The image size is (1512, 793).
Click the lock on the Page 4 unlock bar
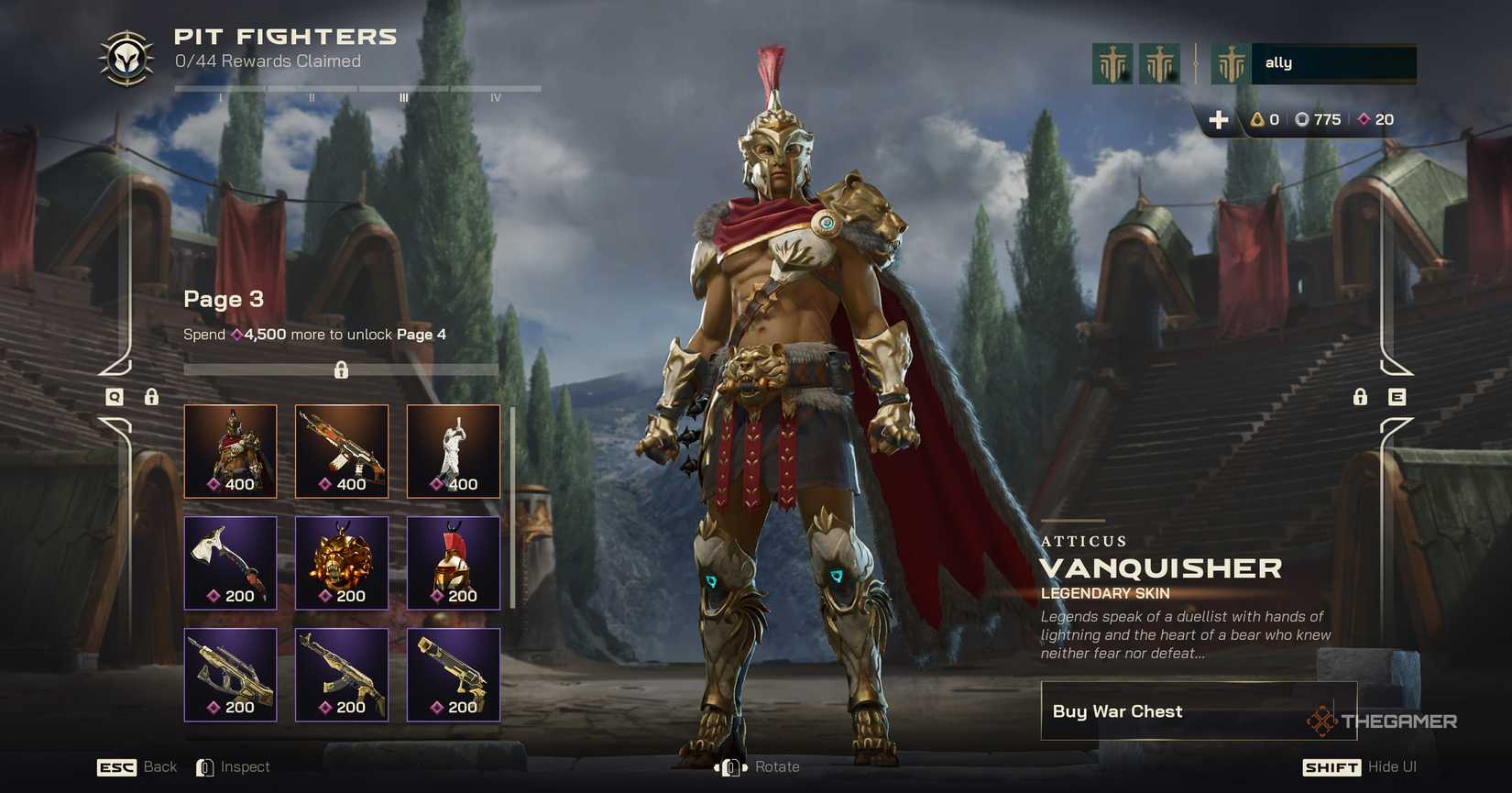pos(341,370)
